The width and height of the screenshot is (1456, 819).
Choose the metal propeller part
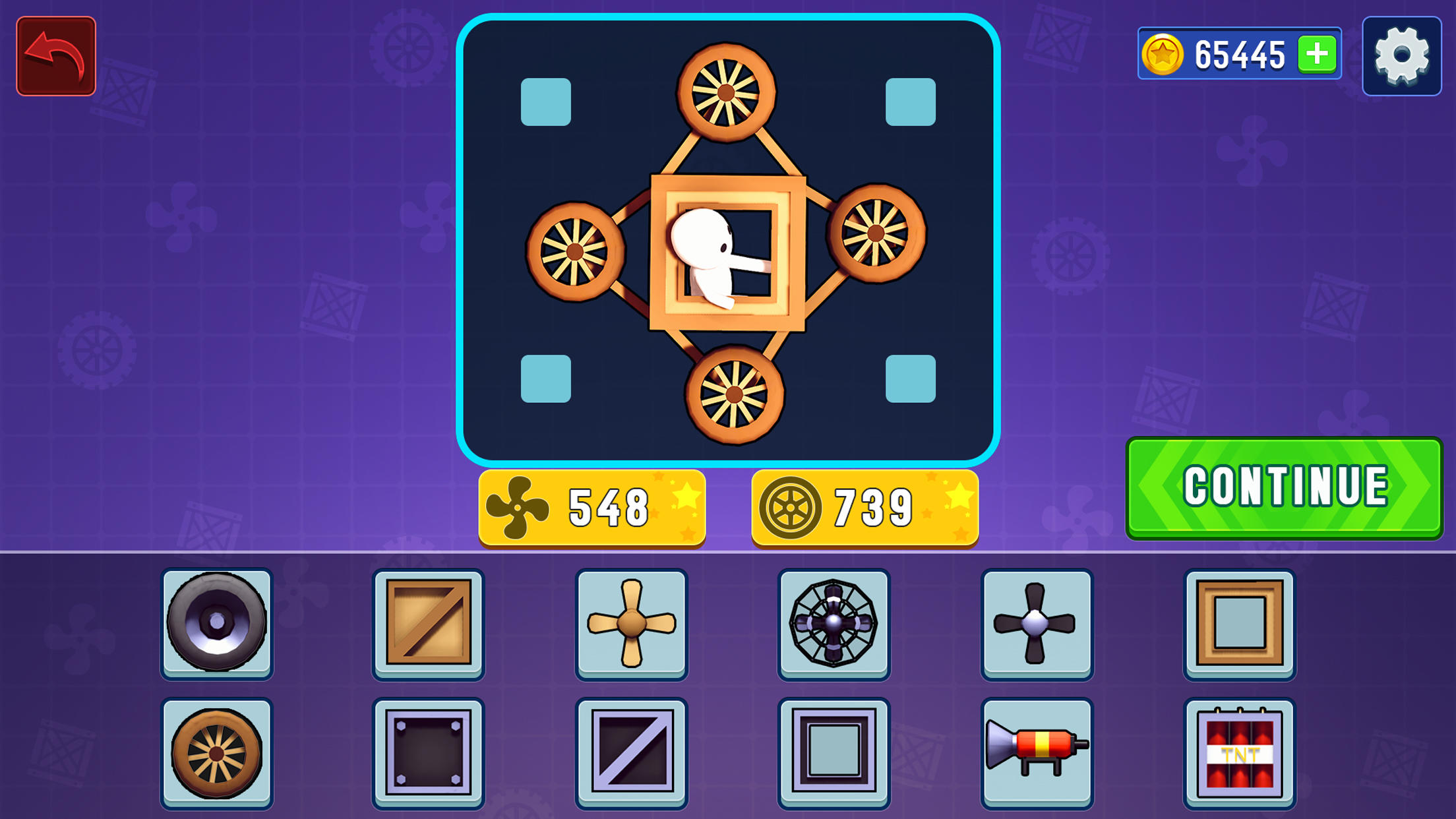pos(1037,624)
